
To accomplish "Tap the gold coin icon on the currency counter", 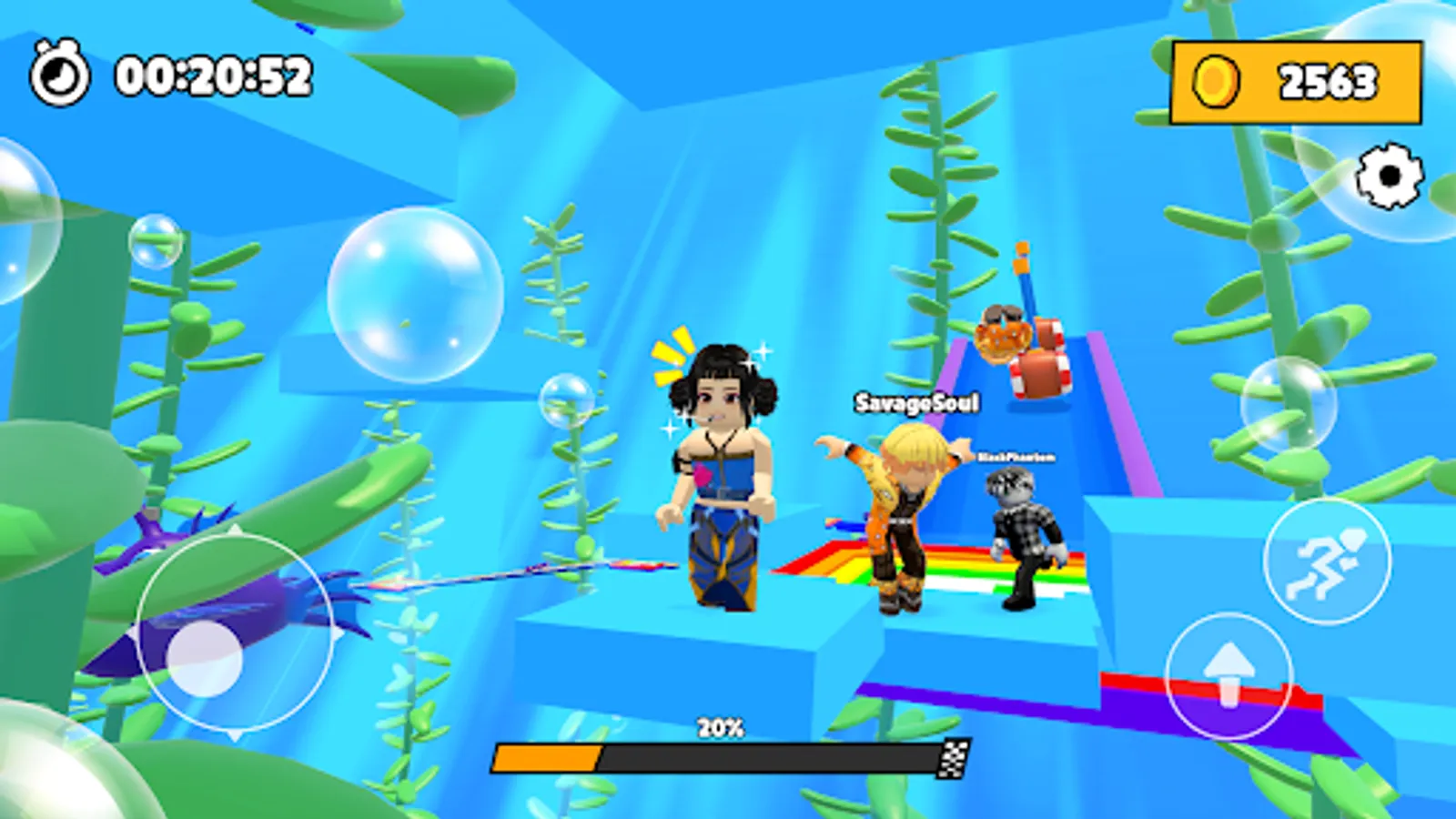I will (1217, 80).
